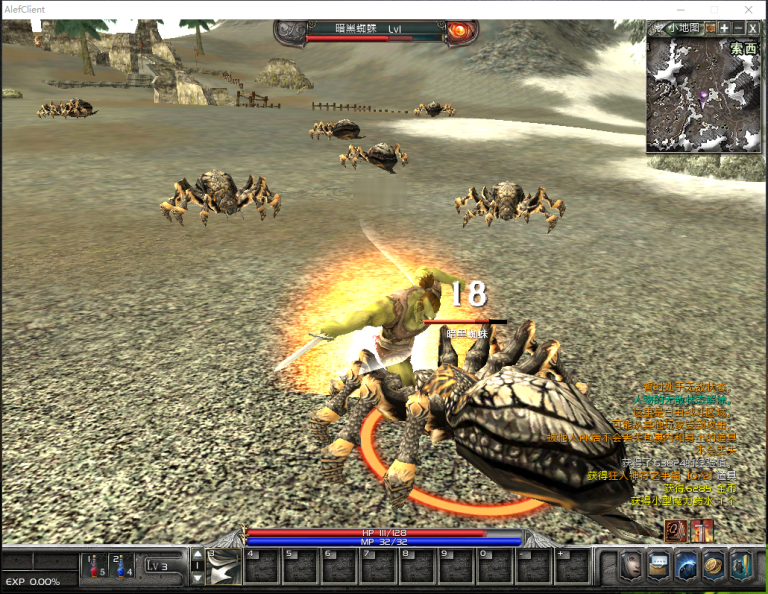
Task: Open the world map from the minimap header icon
Action: [x=710, y=28]
